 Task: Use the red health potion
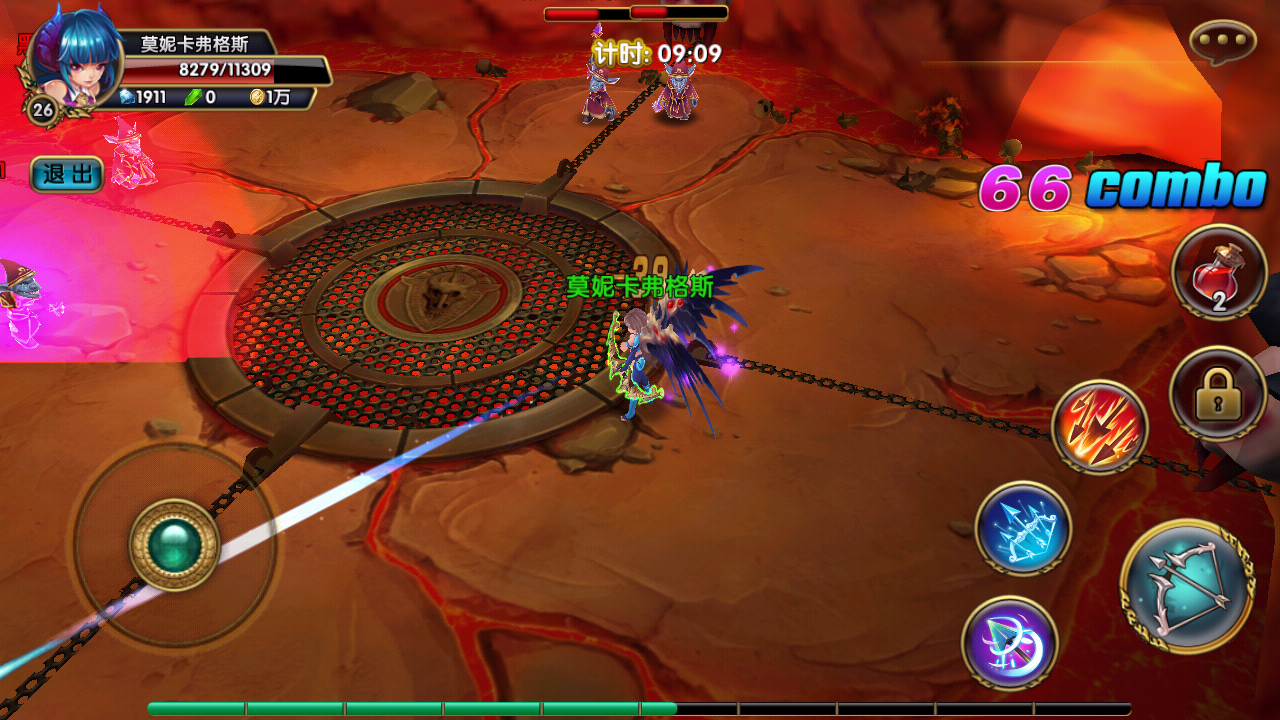1219,272
